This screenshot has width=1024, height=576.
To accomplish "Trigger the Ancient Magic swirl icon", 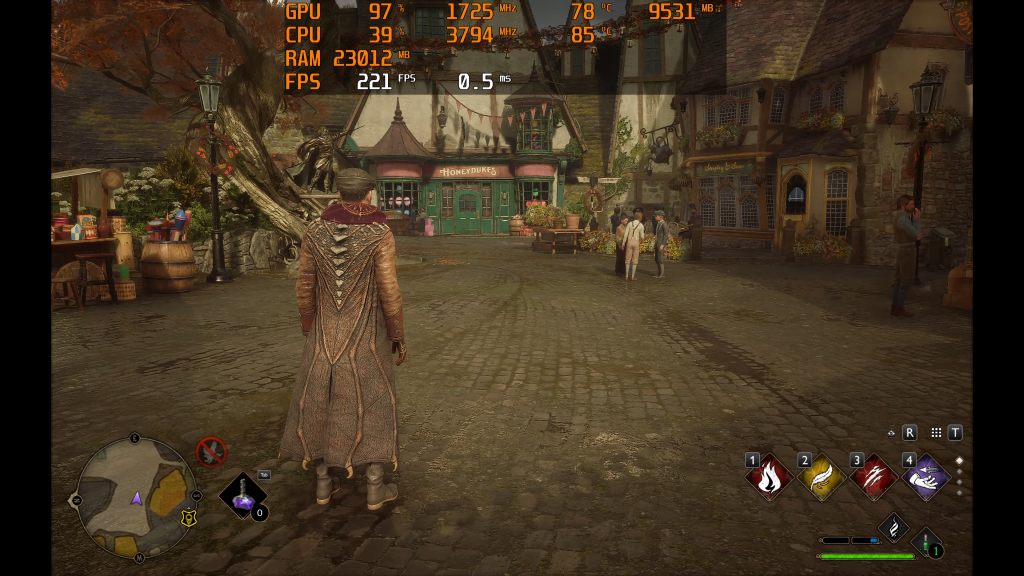I will tap(893, 527).
